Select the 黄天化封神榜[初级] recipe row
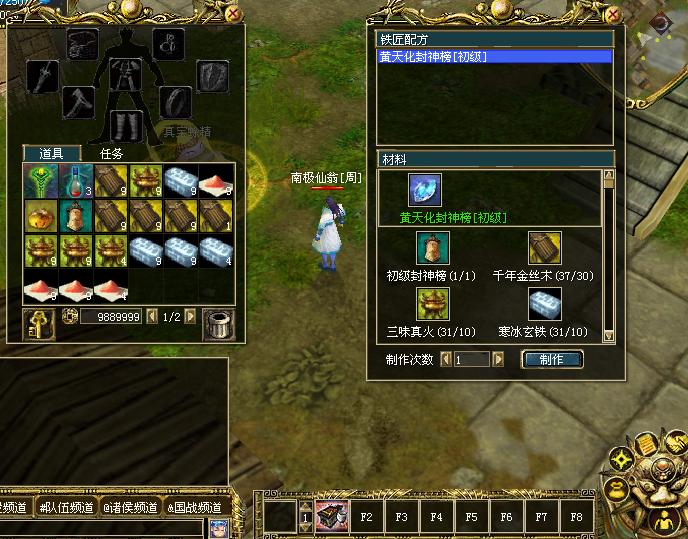The image size is (688, 539). pos(494,57)
